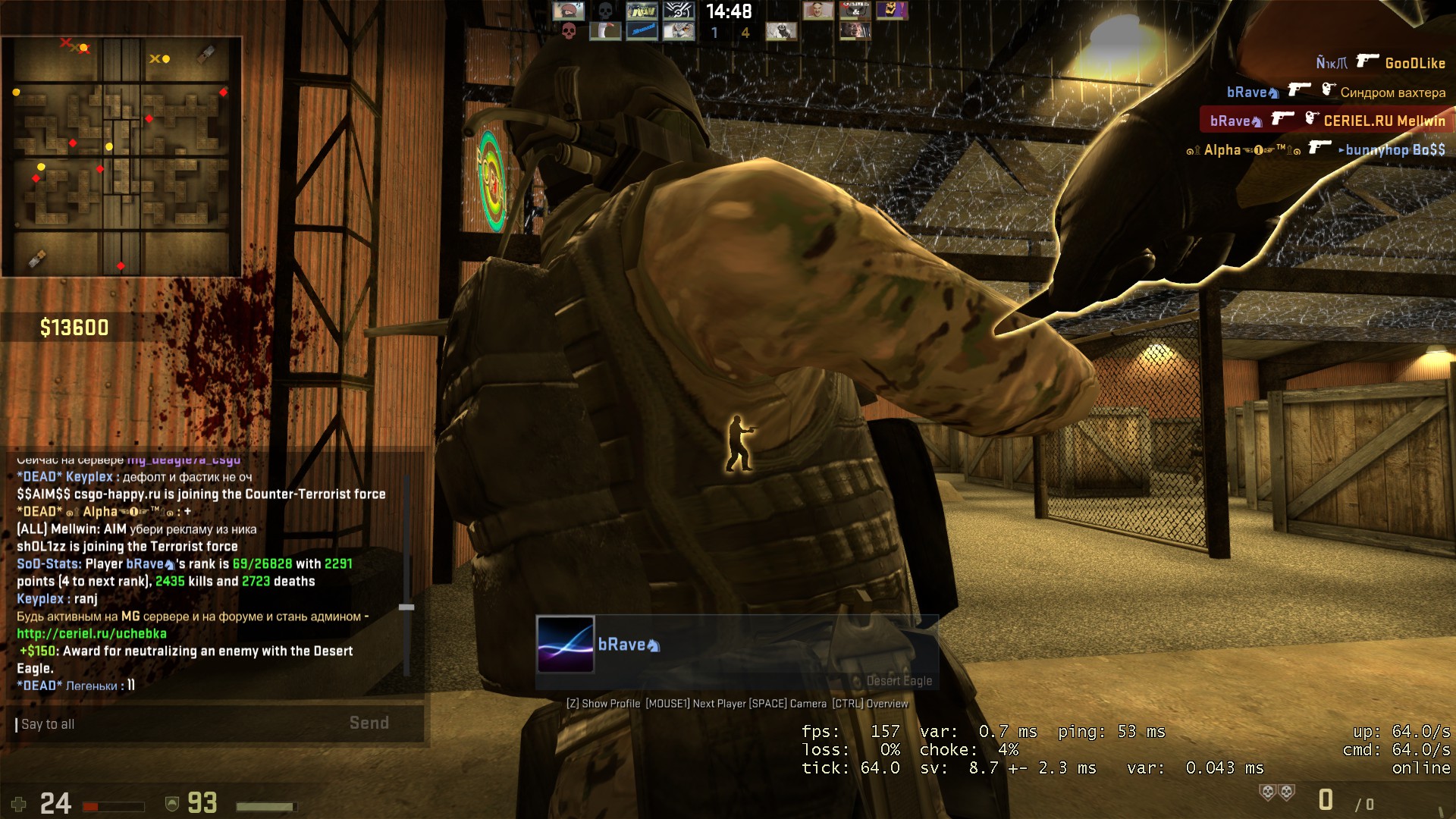Click the Alpha kills bunnyhop Bo$$ killfeed entry
The height and width of the screenshot is (819, 1456).
point(1316,149)
